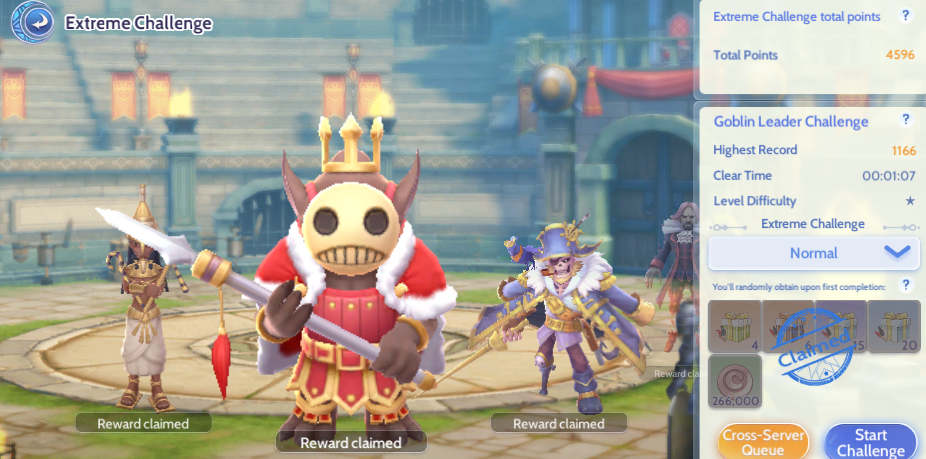Show Goblin Leader Challenge help info

(906, 120)
